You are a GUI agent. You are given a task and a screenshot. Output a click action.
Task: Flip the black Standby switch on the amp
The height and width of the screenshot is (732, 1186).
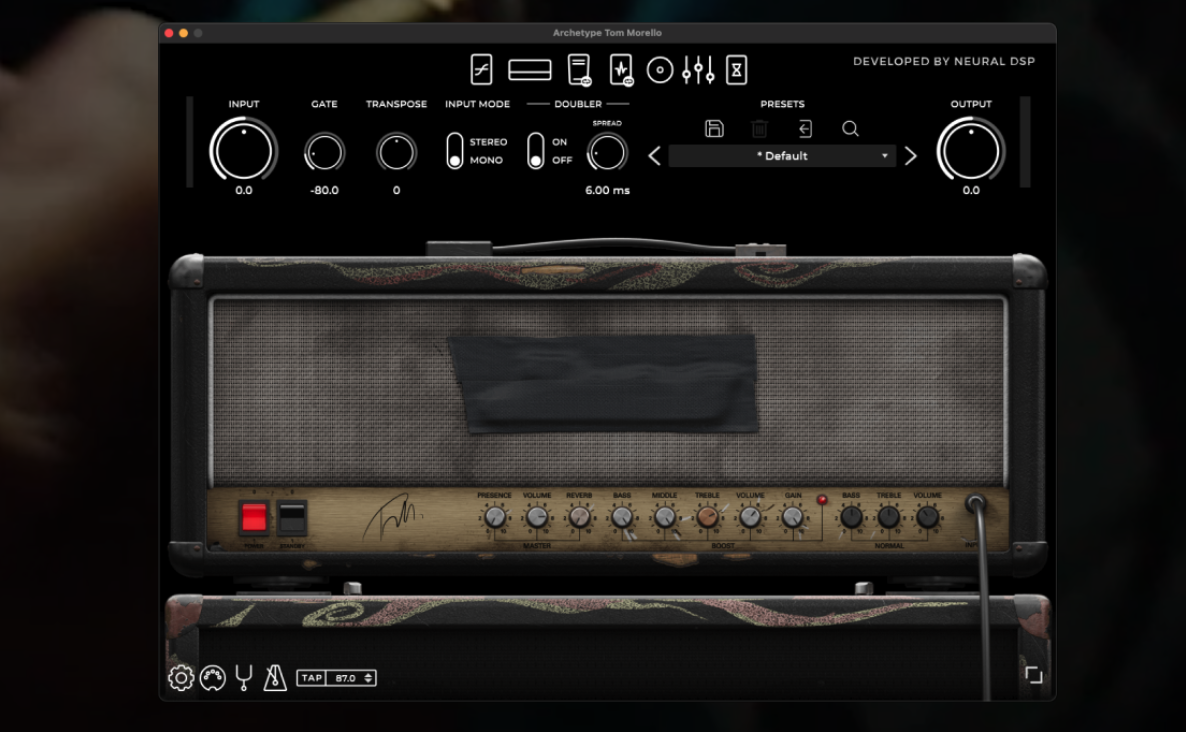point(292,517)
